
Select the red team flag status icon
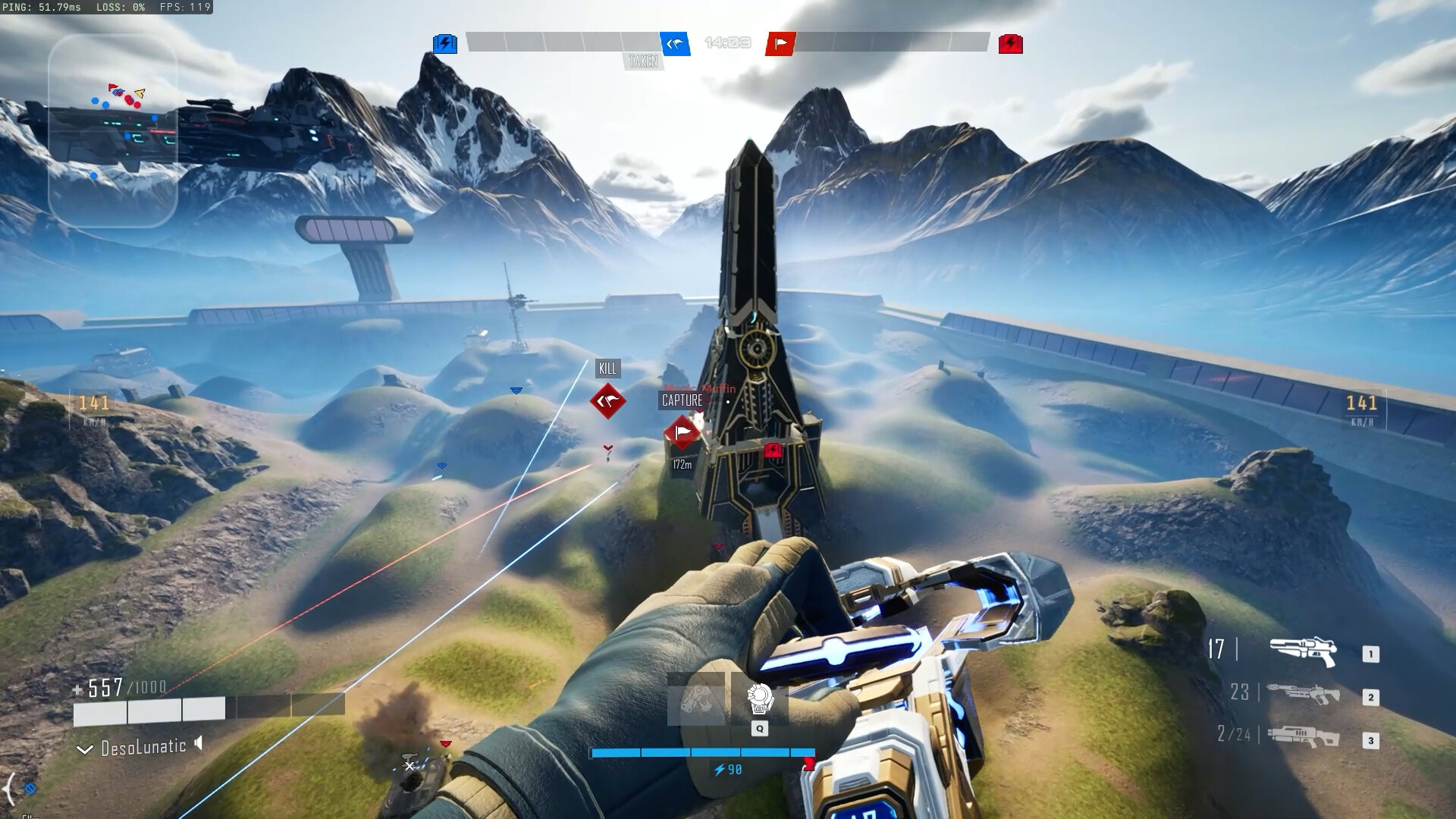point(780,44)
